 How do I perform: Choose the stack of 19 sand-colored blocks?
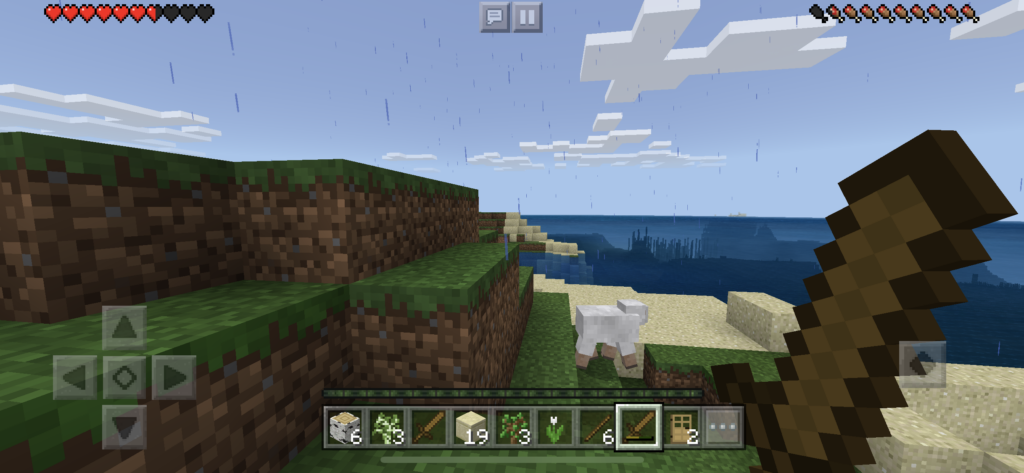tap(469, 428)
